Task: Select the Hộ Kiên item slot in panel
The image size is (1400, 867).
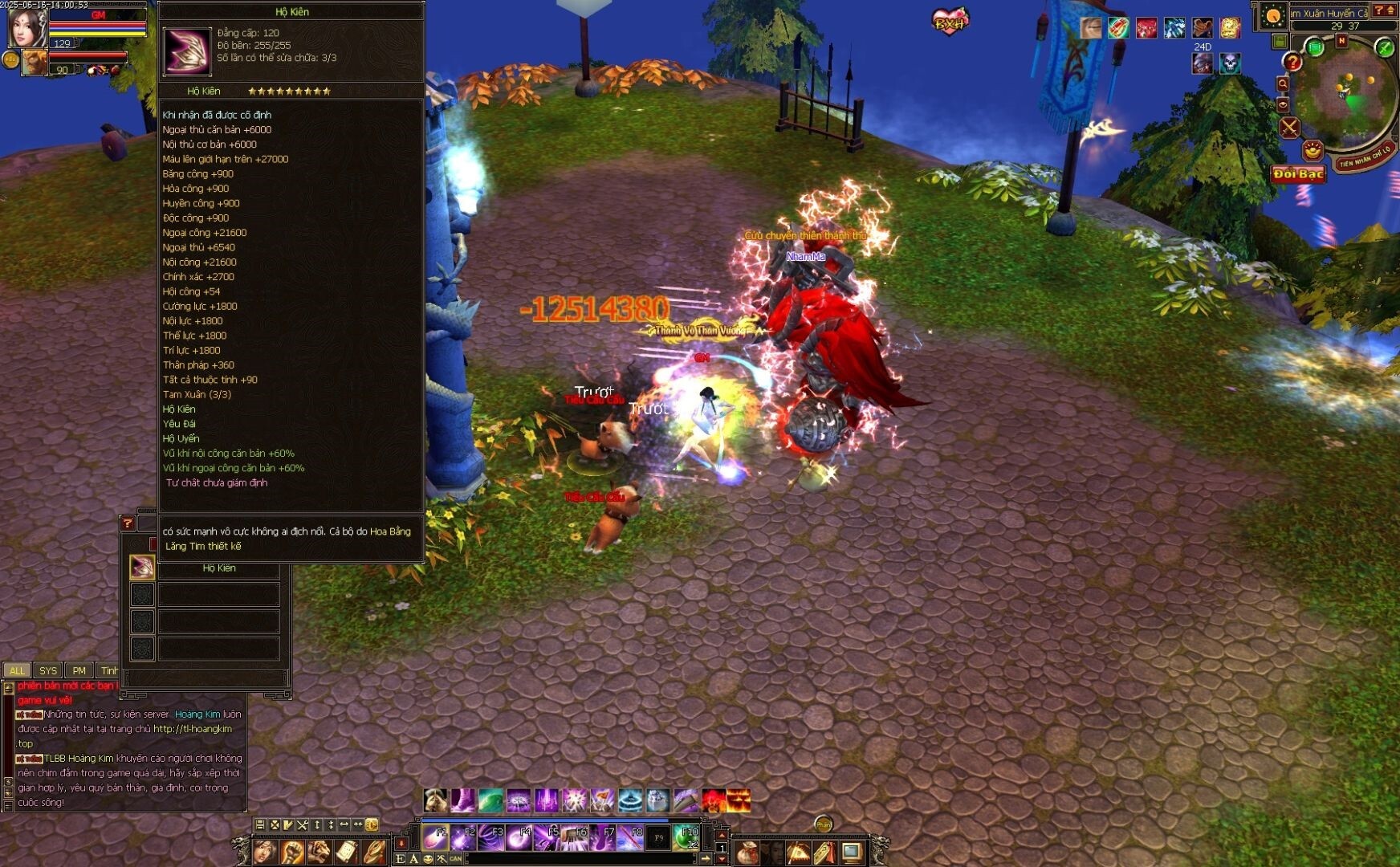Action: point(142,568)
